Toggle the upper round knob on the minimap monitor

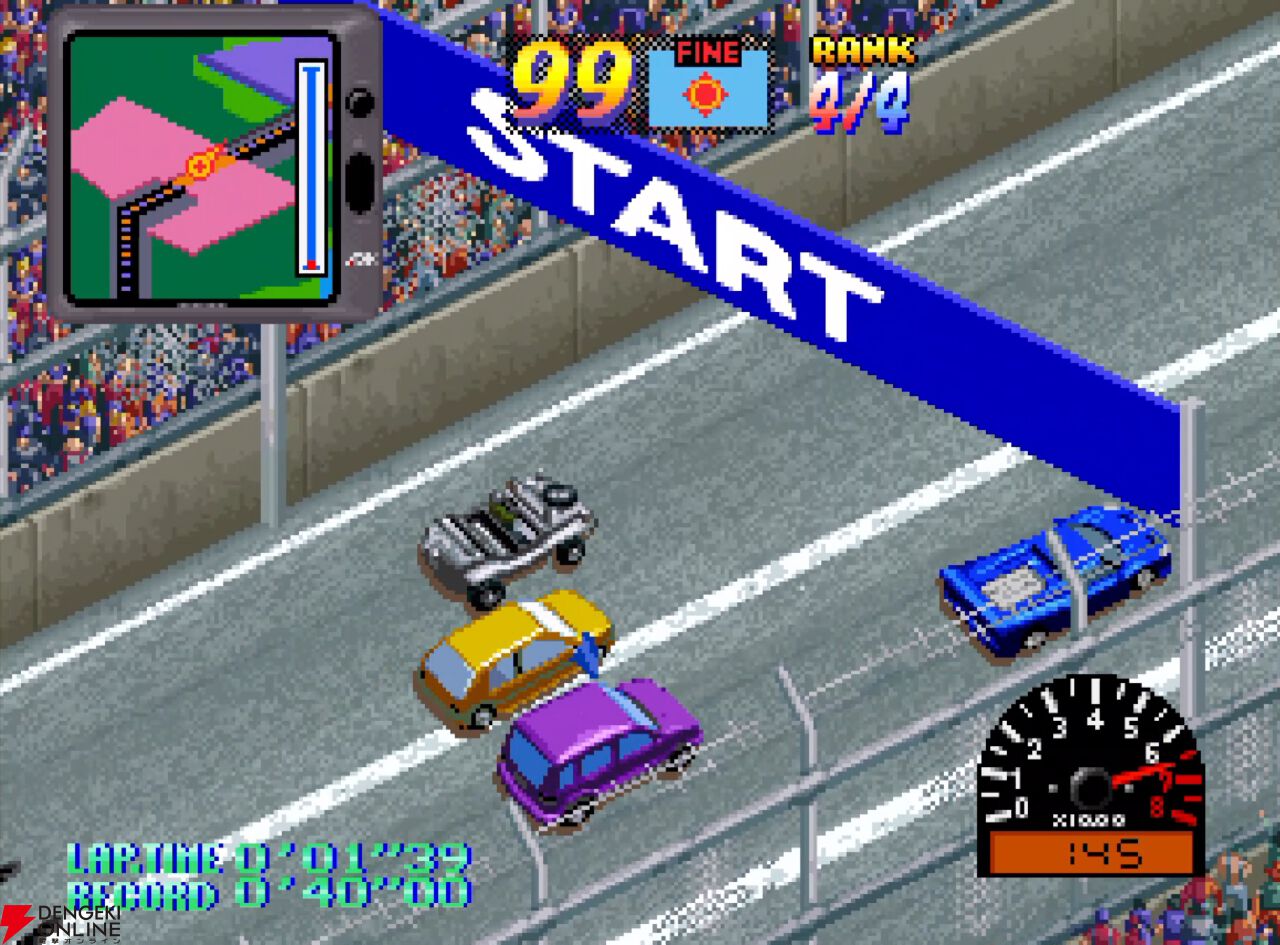(x=358, y=100)
